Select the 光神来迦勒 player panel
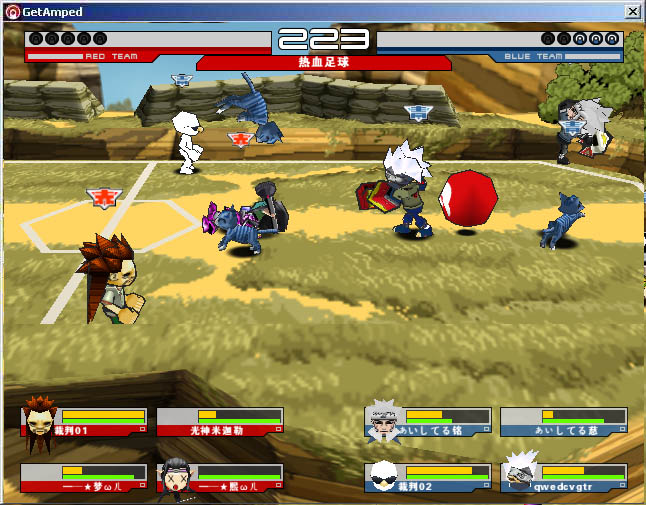 (x=219, y=421)
